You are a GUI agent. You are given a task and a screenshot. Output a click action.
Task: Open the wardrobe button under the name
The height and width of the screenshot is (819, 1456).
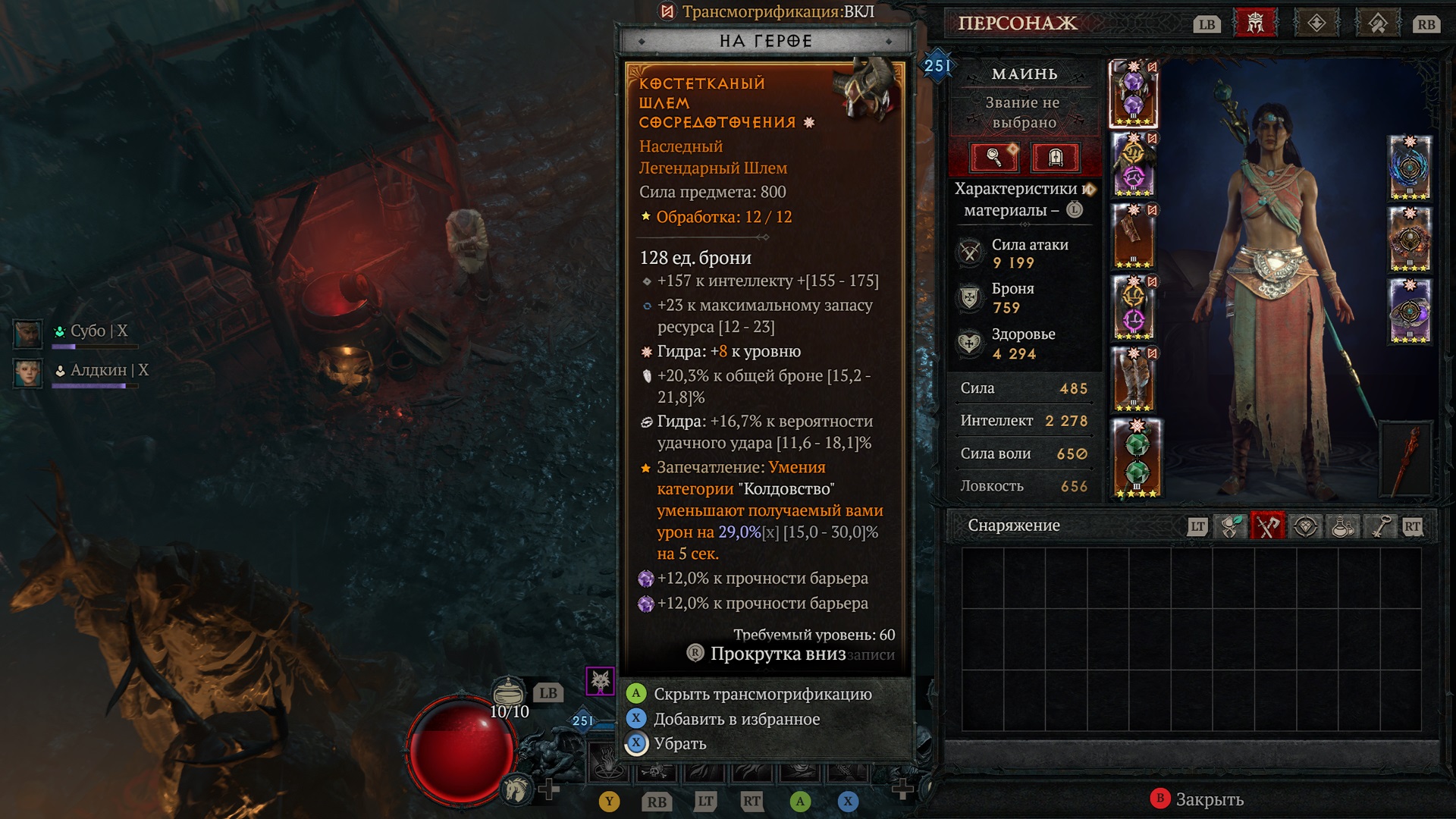1055,157
